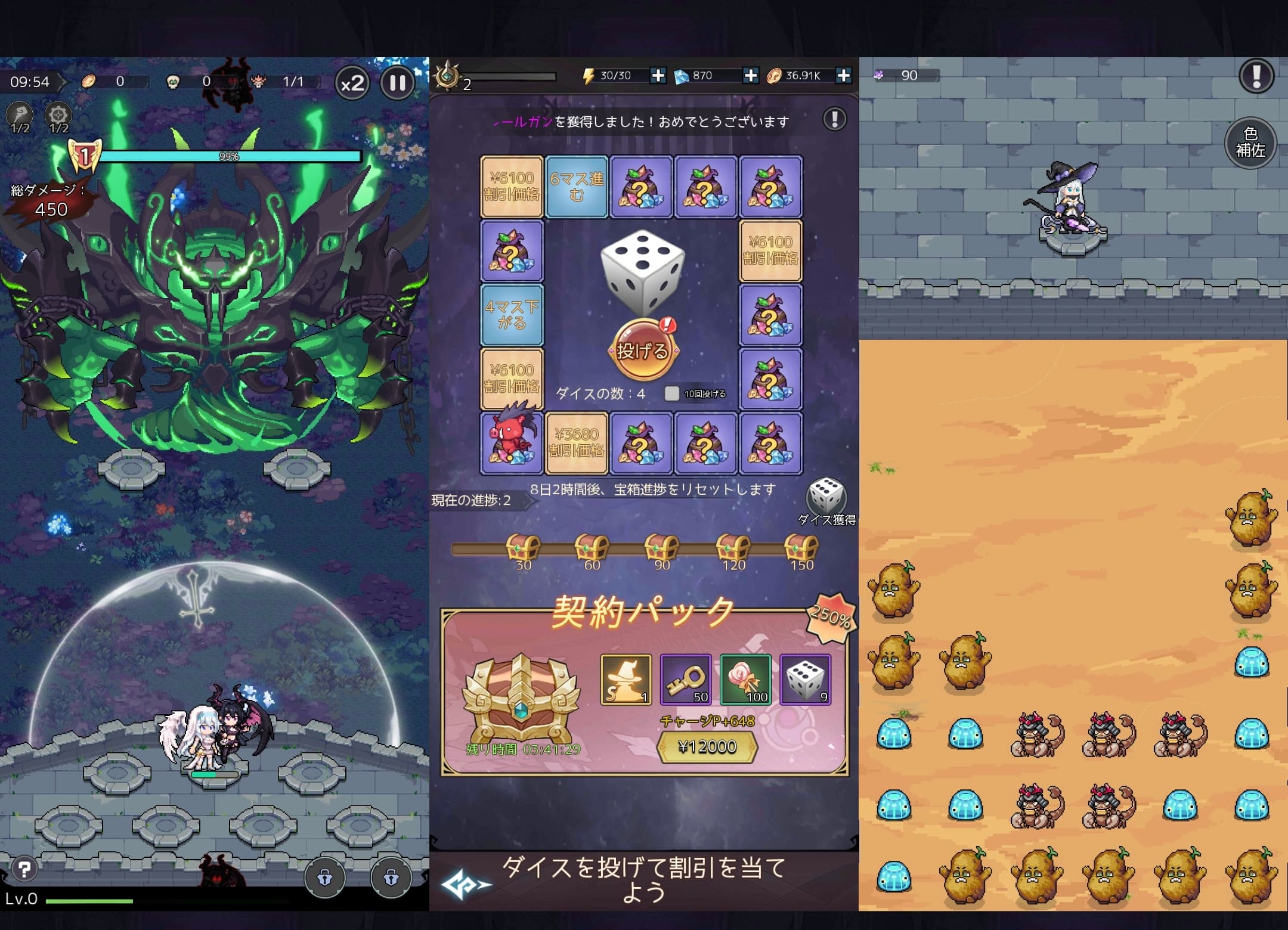Tap the plus next to the 30/30 energy
The width and height of the screenshot is (1288, 930).
pos(659,75)
